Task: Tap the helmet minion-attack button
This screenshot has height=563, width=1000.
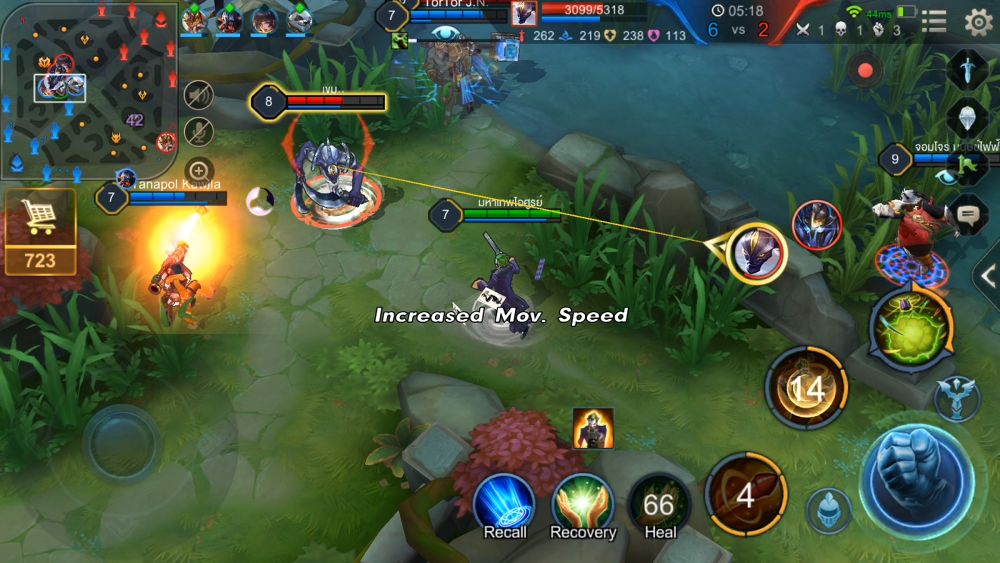Action: tap(829, 510)
